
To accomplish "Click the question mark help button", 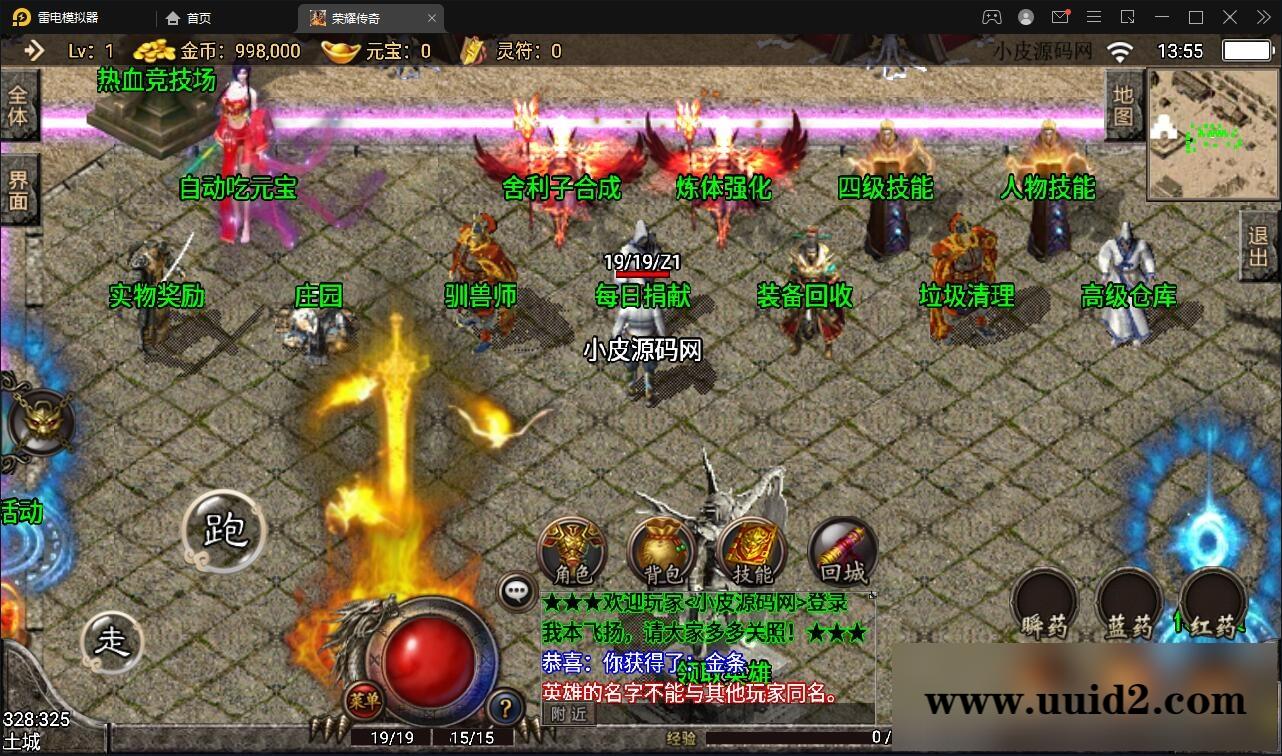I will [506, 709].
